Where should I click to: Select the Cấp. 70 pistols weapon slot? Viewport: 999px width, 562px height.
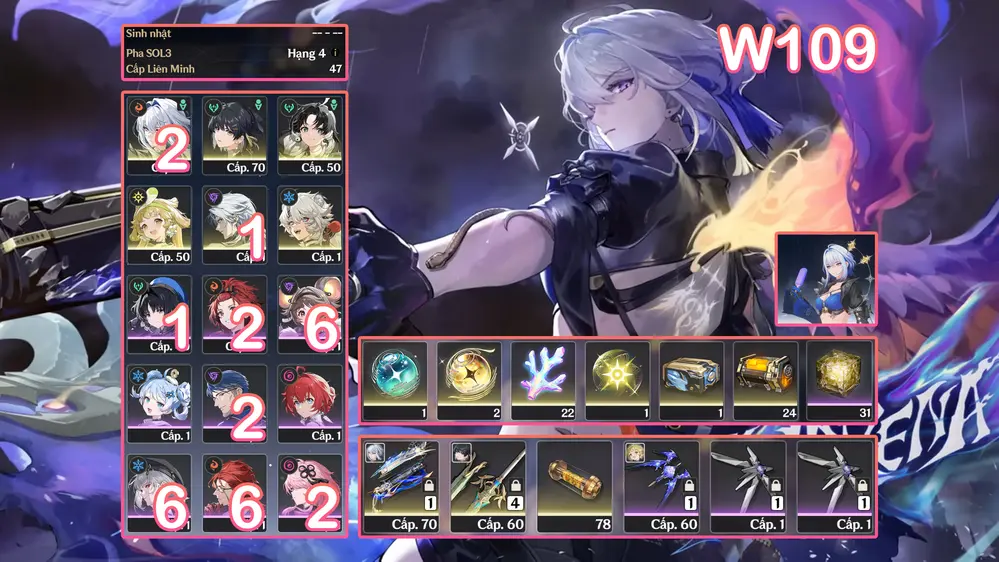401,487
